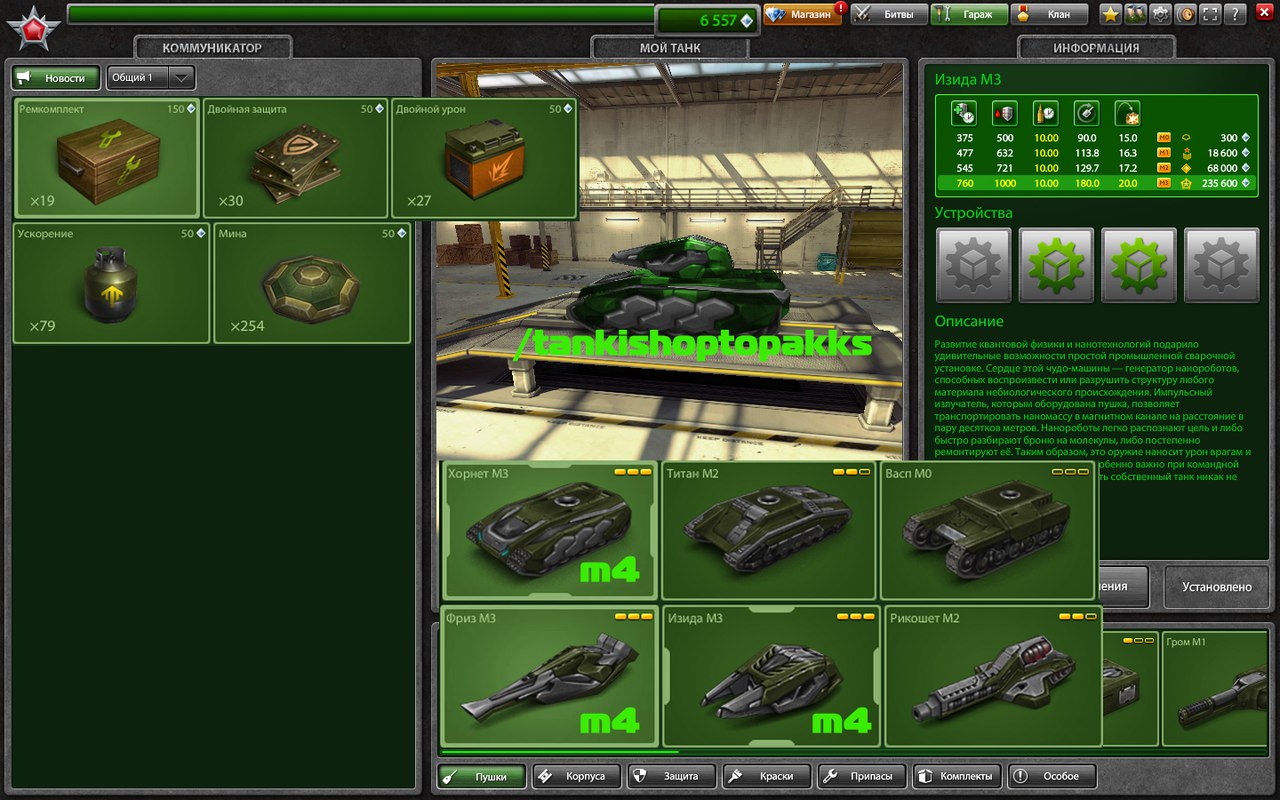The height and width of the screenshot is (800, 1280).
Task: Toggle fullscreen mode icon
Action: (1210, 15)
